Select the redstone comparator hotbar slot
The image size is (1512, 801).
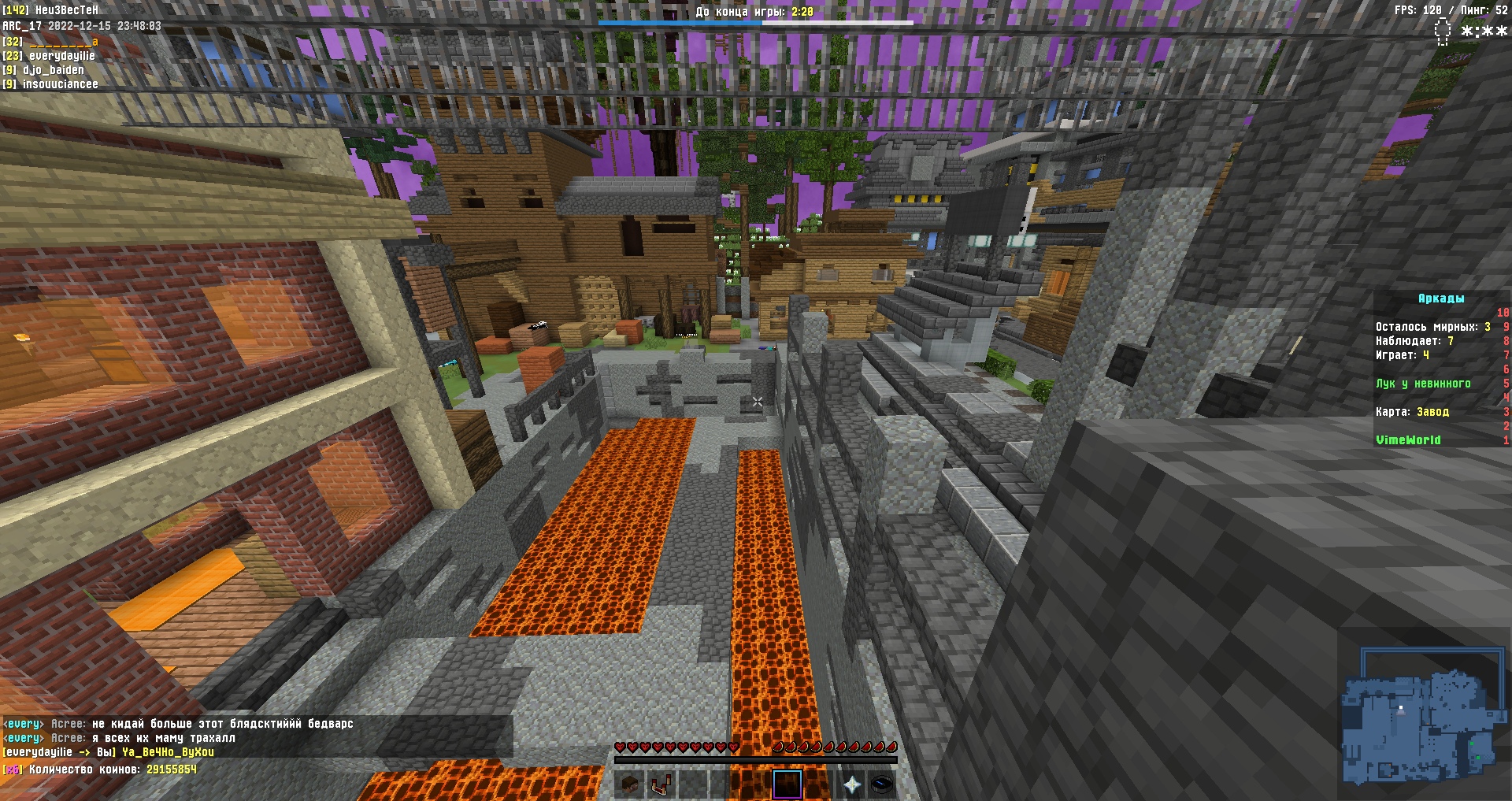click(x=661, y=784)
